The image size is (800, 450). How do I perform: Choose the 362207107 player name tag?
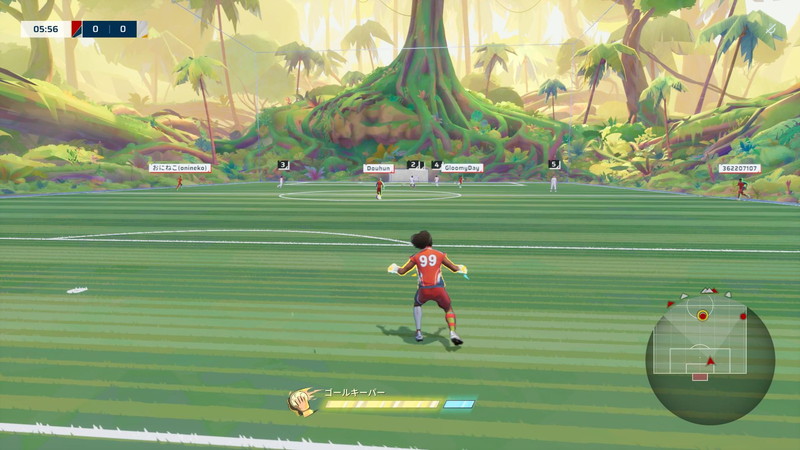(x=739, y=168)
